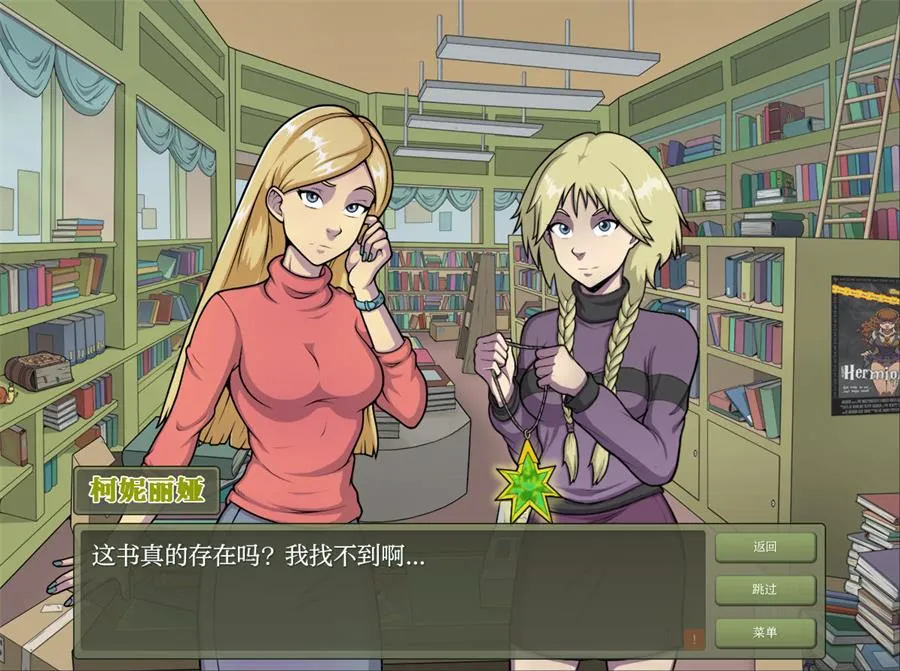Open the 菜单 (Menu) button

pyautogui.click(x=765, y=632)
